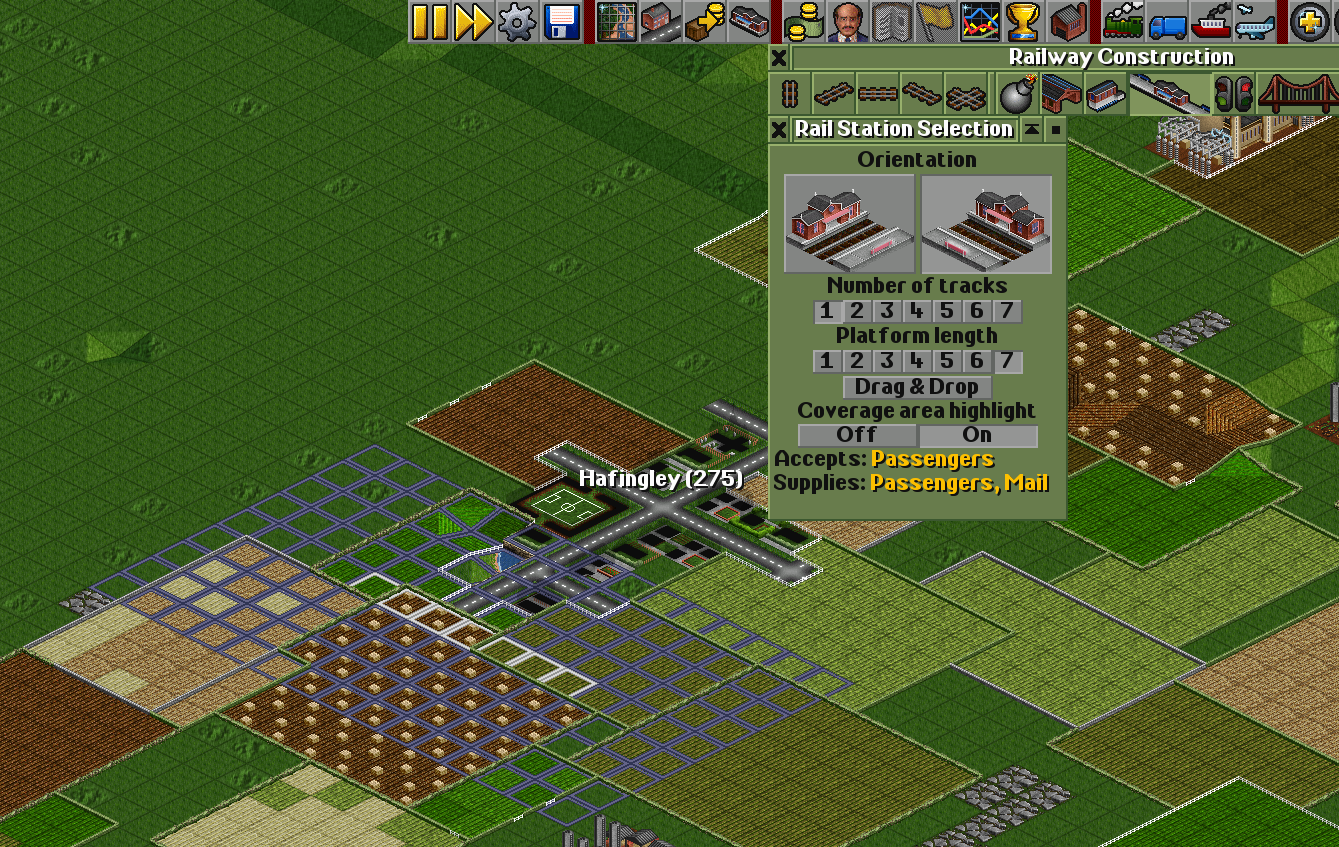1339x847 pixels.
Task: Turn coverage area highlight Off
Action: (857, 434)
